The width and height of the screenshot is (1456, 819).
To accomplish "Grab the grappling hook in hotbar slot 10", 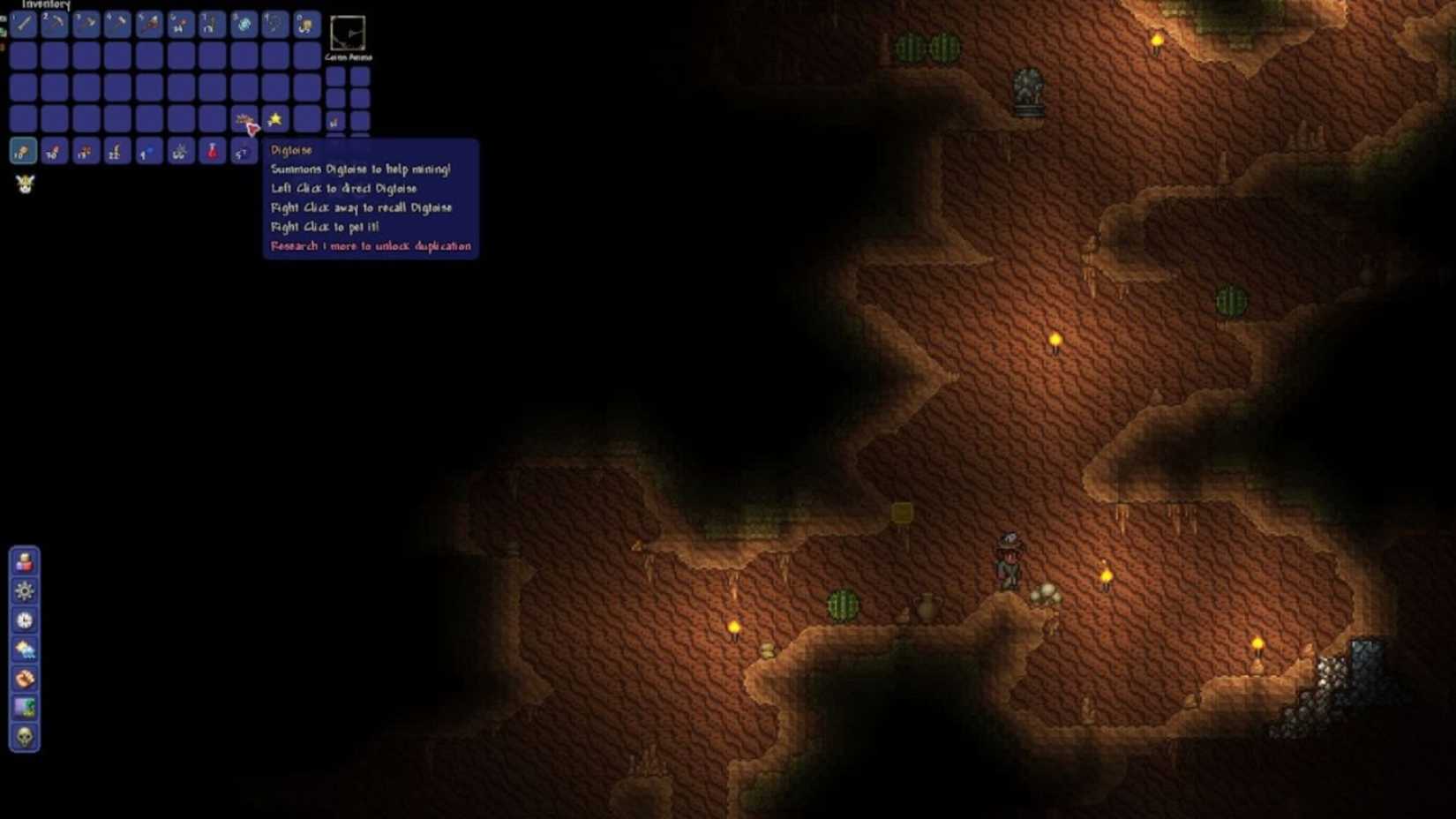I will tap(305, 25).
